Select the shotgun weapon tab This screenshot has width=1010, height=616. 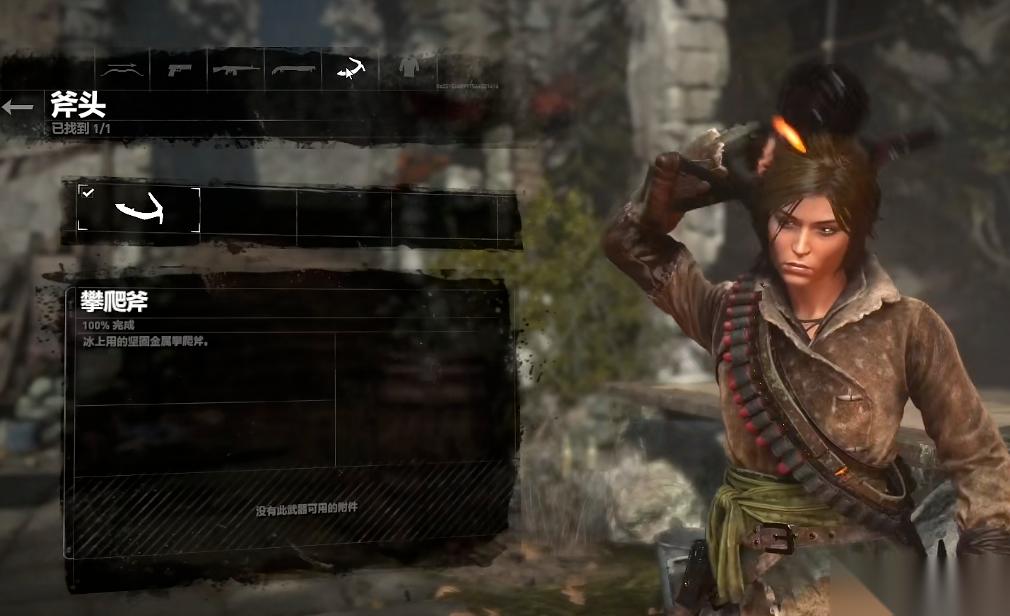coord(293,68)
